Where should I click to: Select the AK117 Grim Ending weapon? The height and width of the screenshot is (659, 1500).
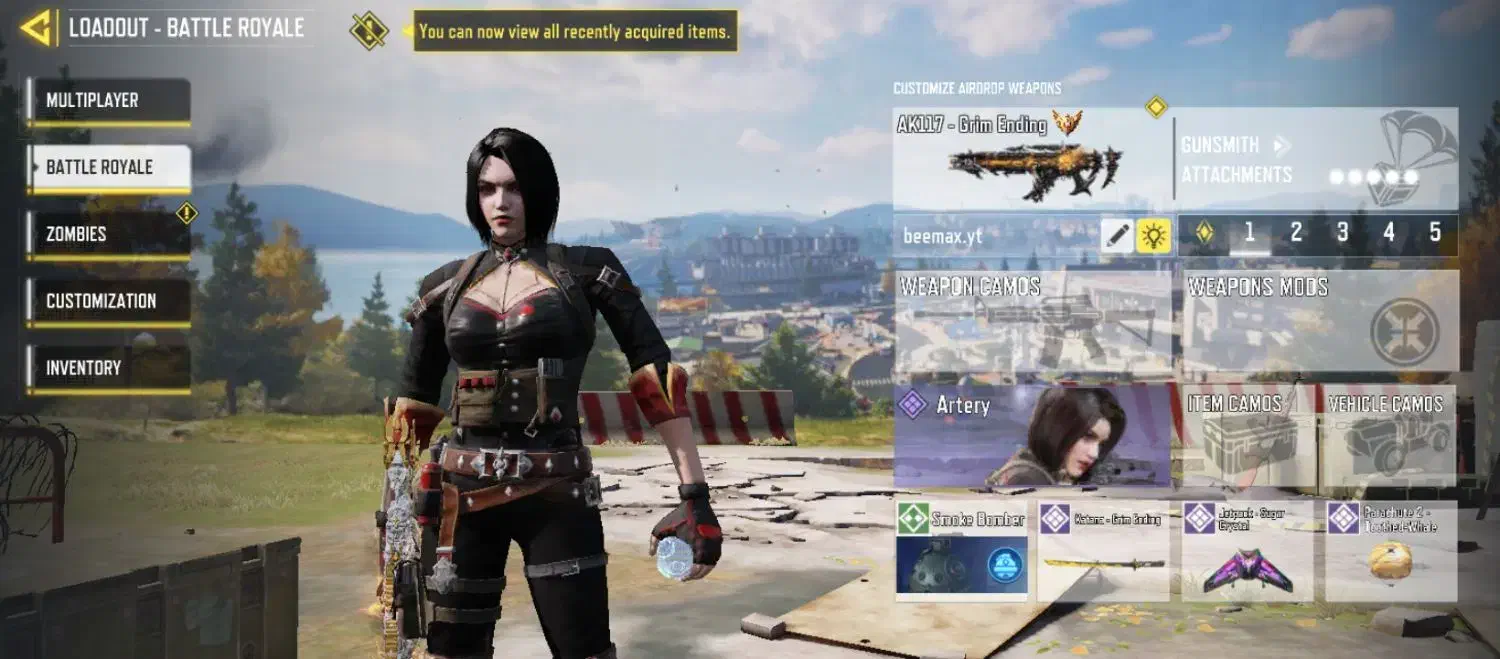pyautogui.click(x=1030, y=158)
